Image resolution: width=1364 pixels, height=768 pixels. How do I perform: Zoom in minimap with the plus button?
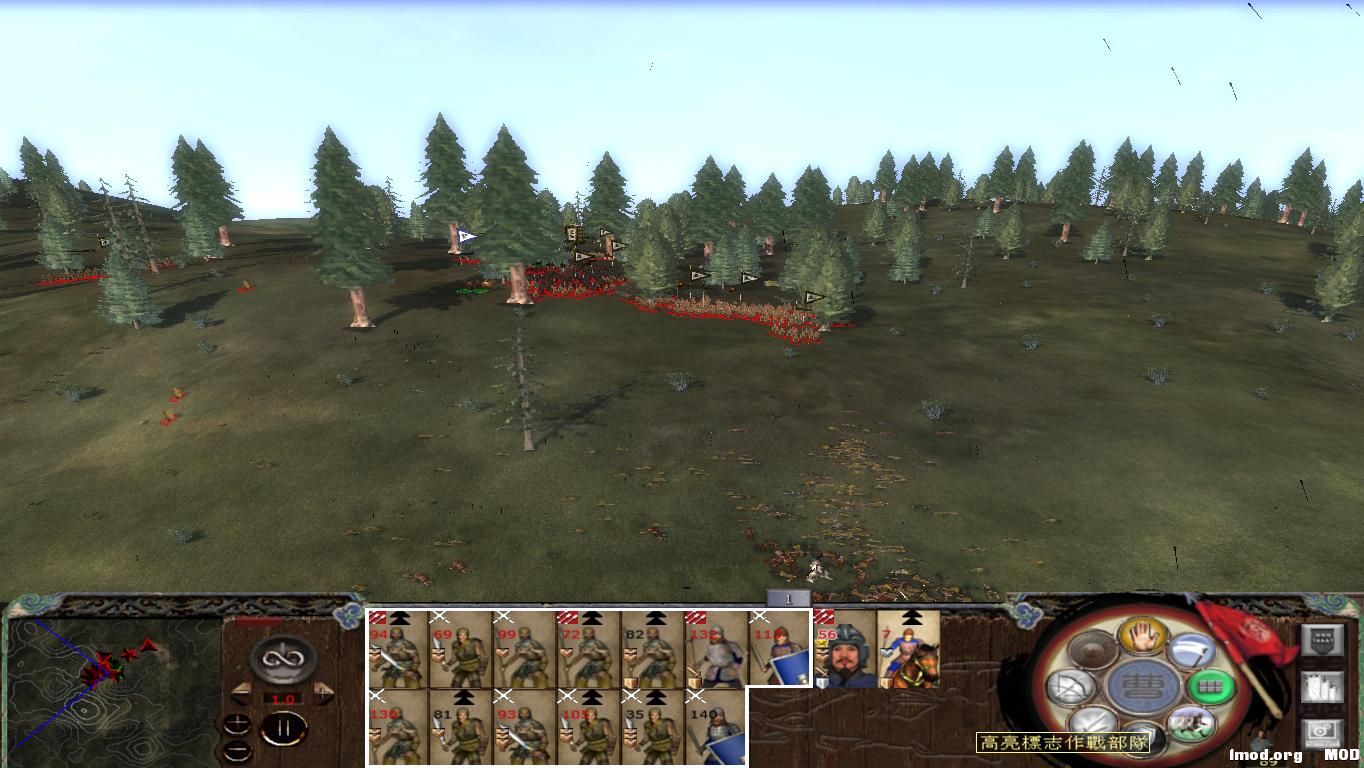pos(237,725)
